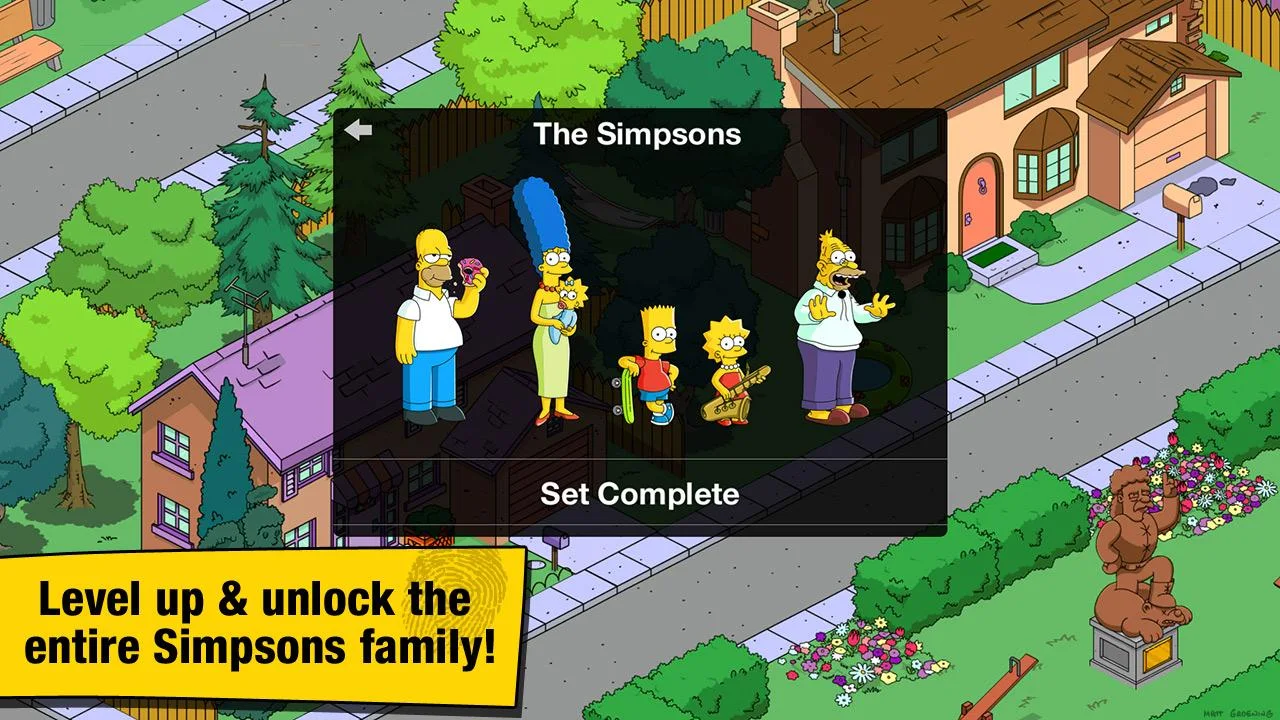Tap the back arrow on the dialog

tap(359, 129)
